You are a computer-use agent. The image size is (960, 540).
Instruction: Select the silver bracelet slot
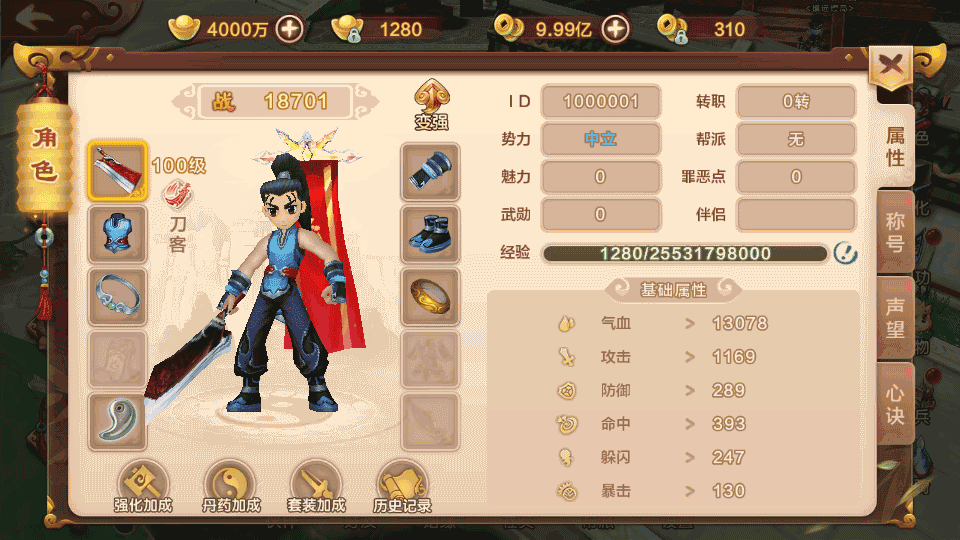(x=118, y=296)
